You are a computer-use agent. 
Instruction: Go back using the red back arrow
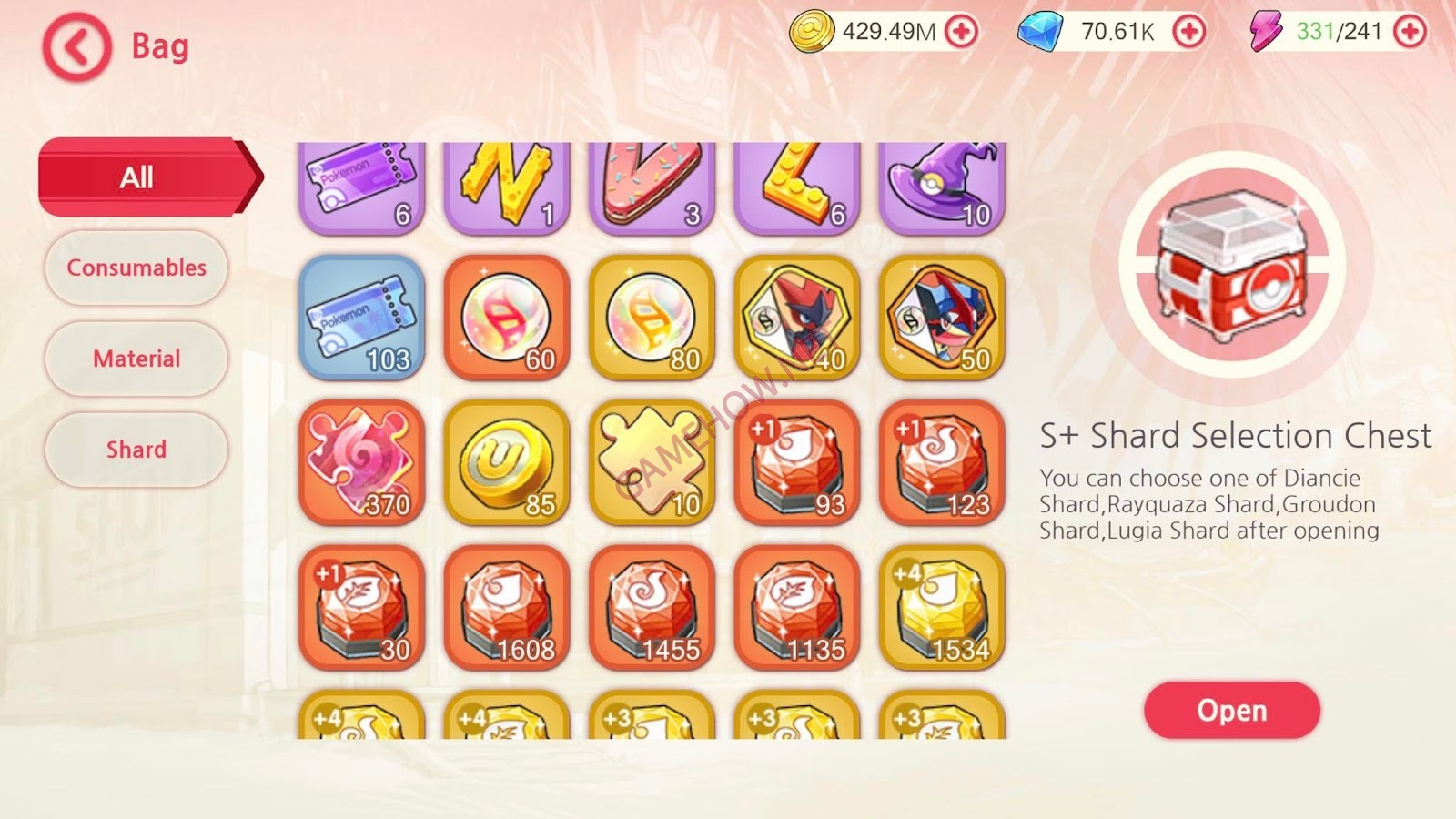(x=76, y=46)
